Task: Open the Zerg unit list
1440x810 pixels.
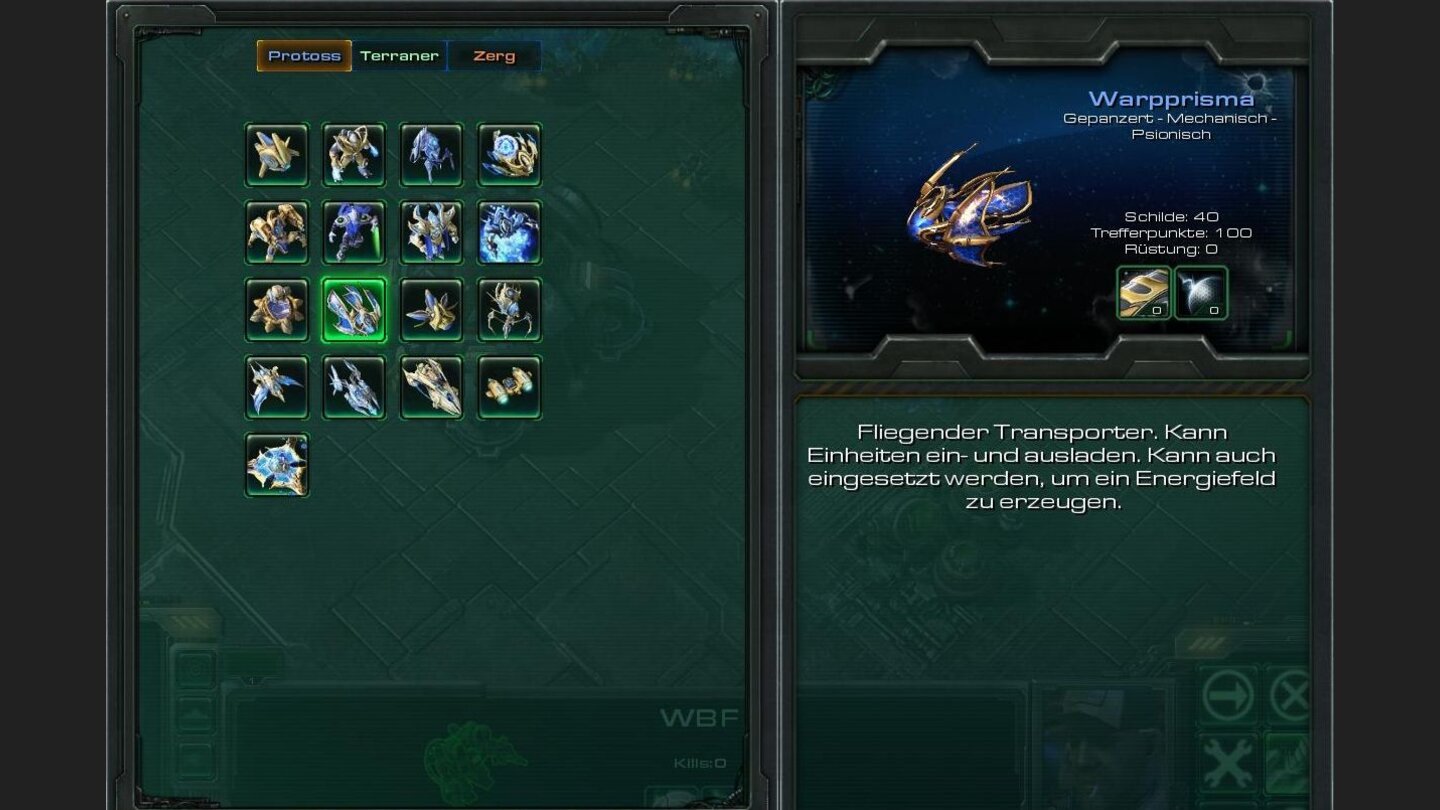Action: tap(494, 56)
